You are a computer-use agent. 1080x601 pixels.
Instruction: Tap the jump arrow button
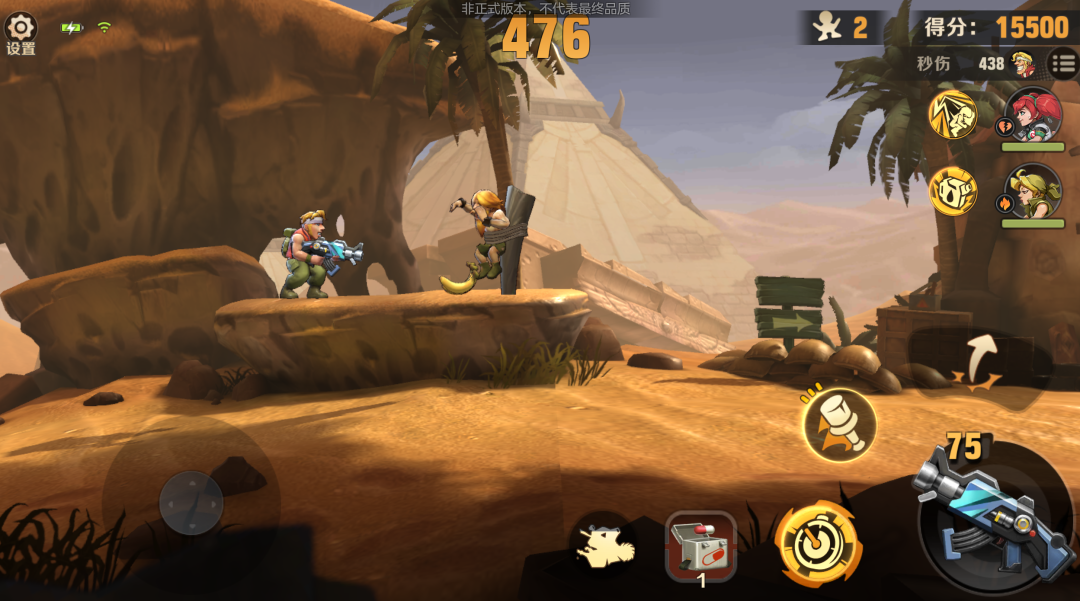coord(981,360)
